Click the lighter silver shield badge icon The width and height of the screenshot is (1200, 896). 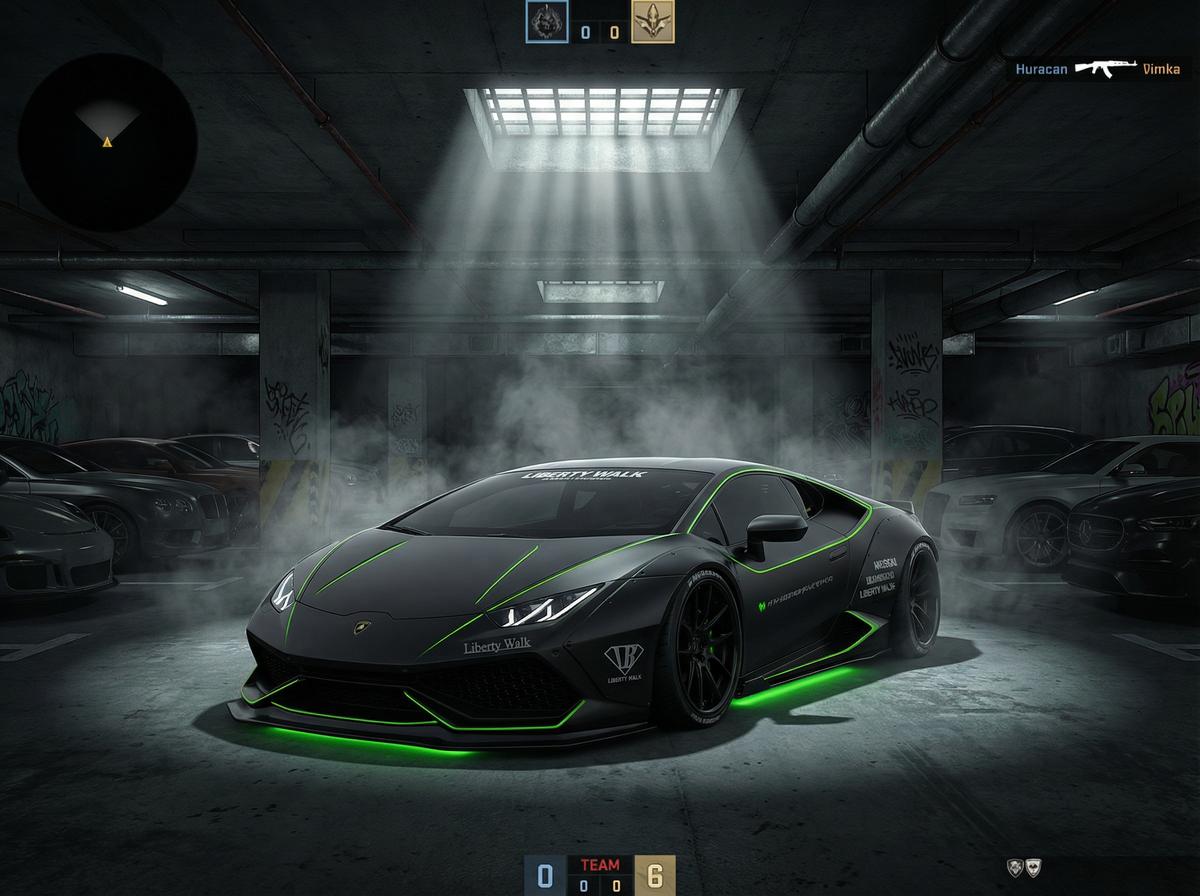pos(1033,867)
